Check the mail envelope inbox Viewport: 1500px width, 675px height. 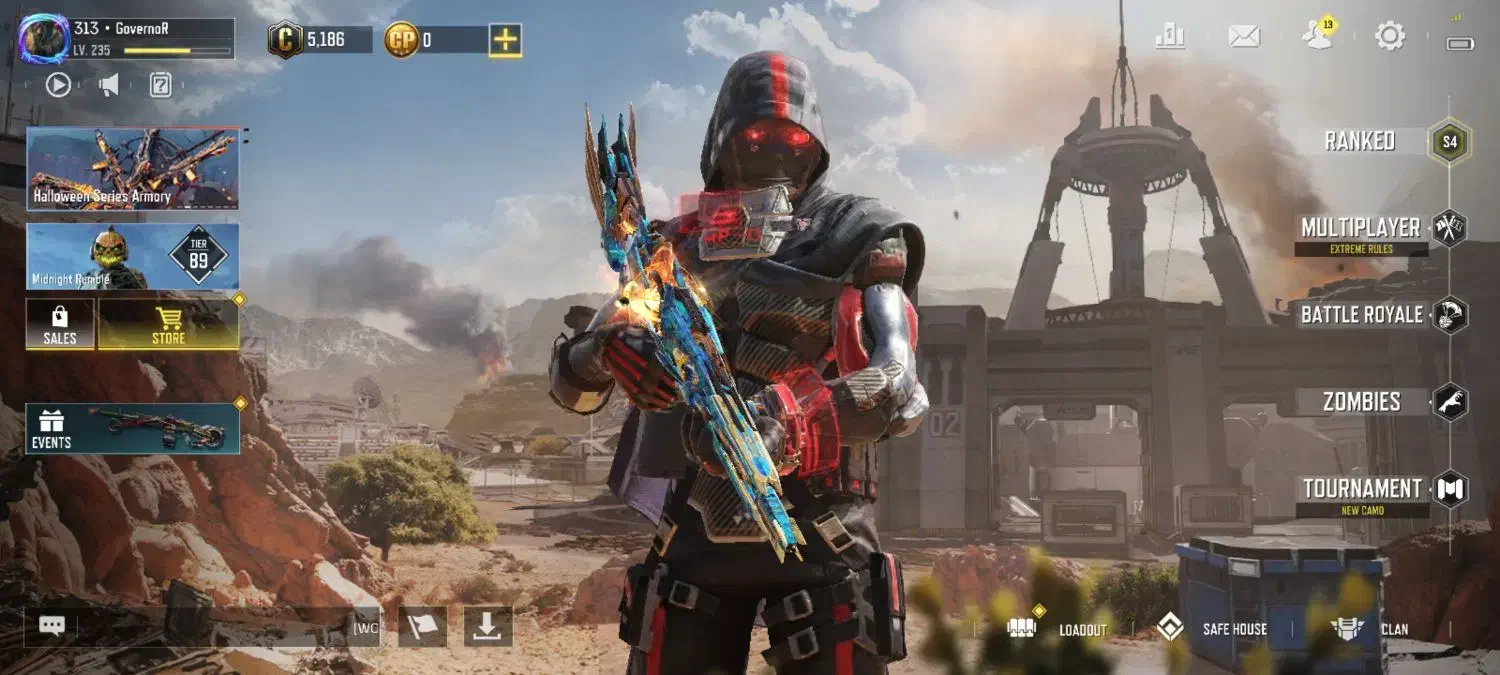pos(1244,37)
